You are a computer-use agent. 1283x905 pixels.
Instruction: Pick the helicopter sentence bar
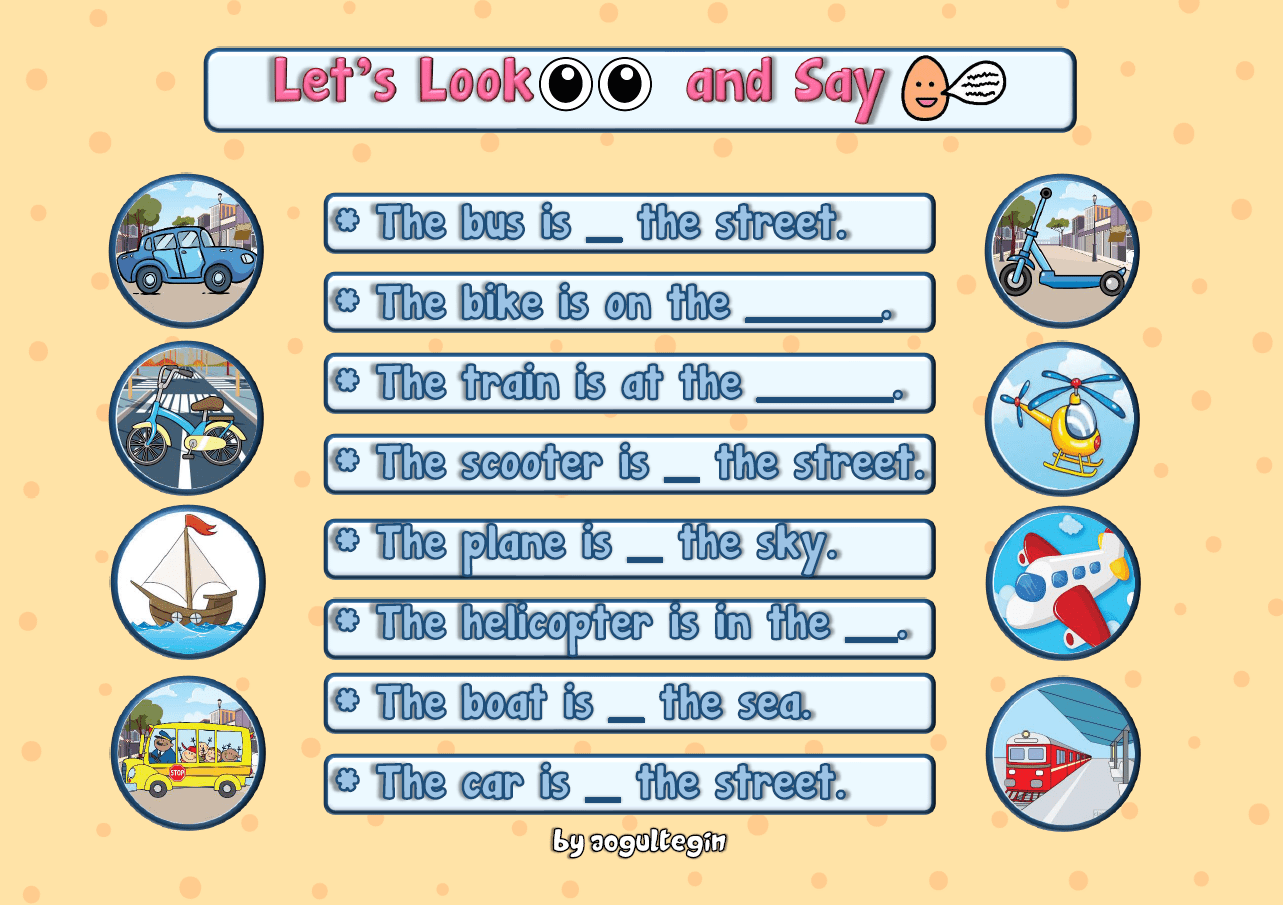629,627
